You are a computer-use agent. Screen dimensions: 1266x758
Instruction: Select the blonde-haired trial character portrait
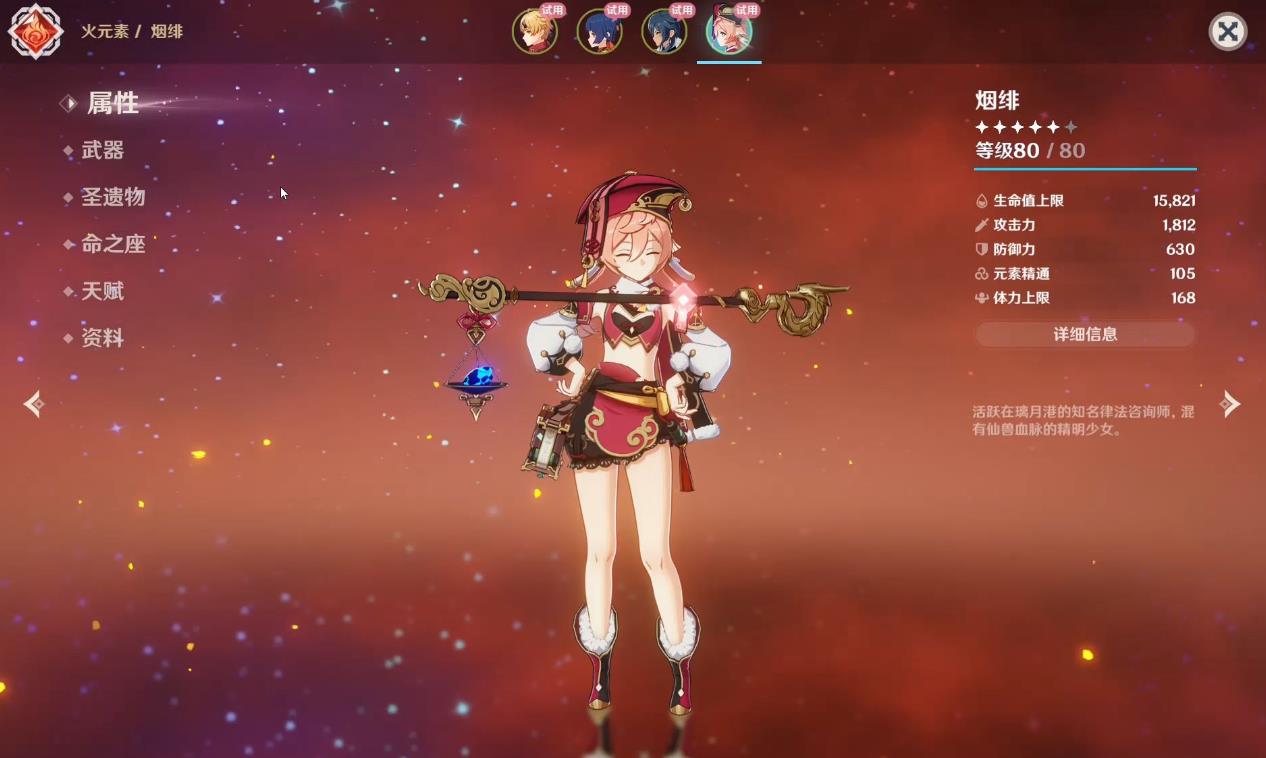[x=535, y=31]
